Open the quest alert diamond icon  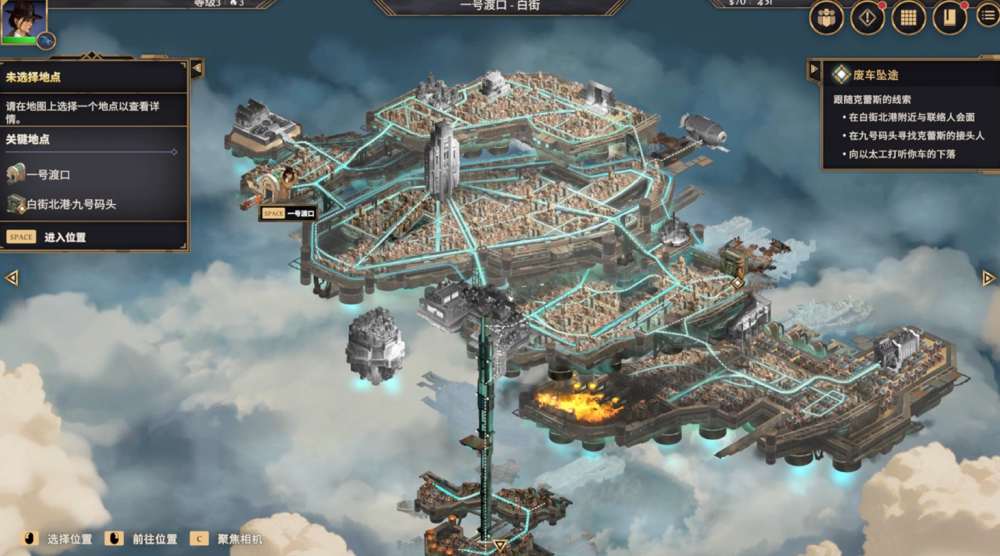click(867, 17)
